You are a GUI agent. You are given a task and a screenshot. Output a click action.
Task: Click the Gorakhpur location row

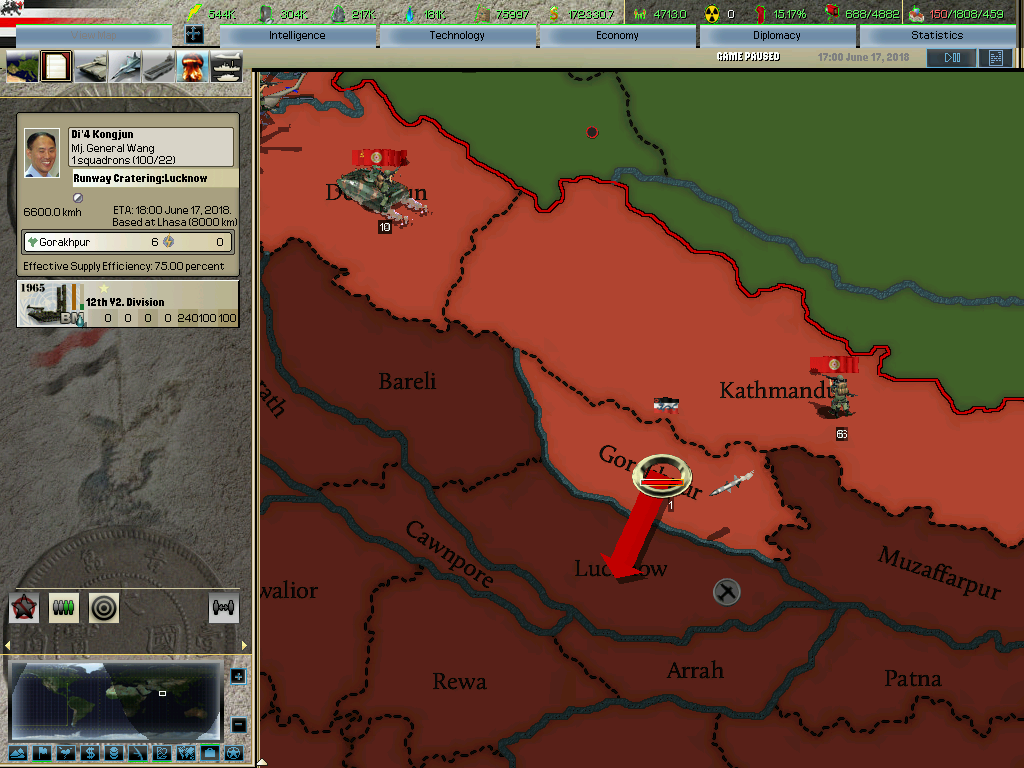pyautogui.click(x=128, y=242)
